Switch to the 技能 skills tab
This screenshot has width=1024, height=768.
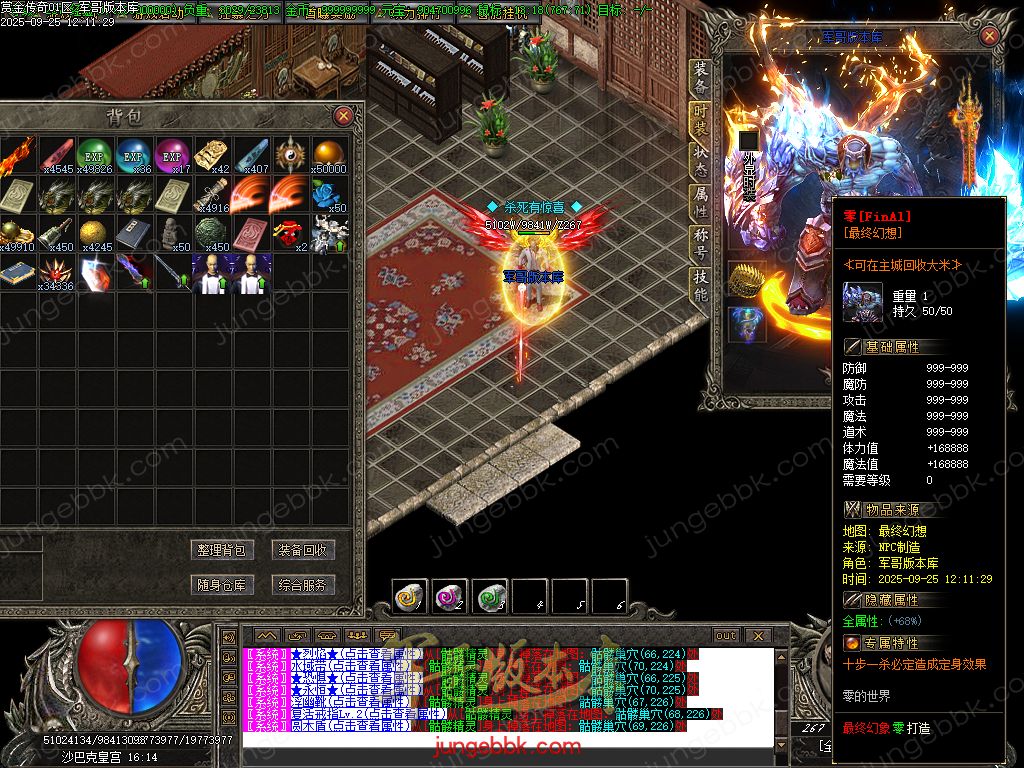(701, 286)
